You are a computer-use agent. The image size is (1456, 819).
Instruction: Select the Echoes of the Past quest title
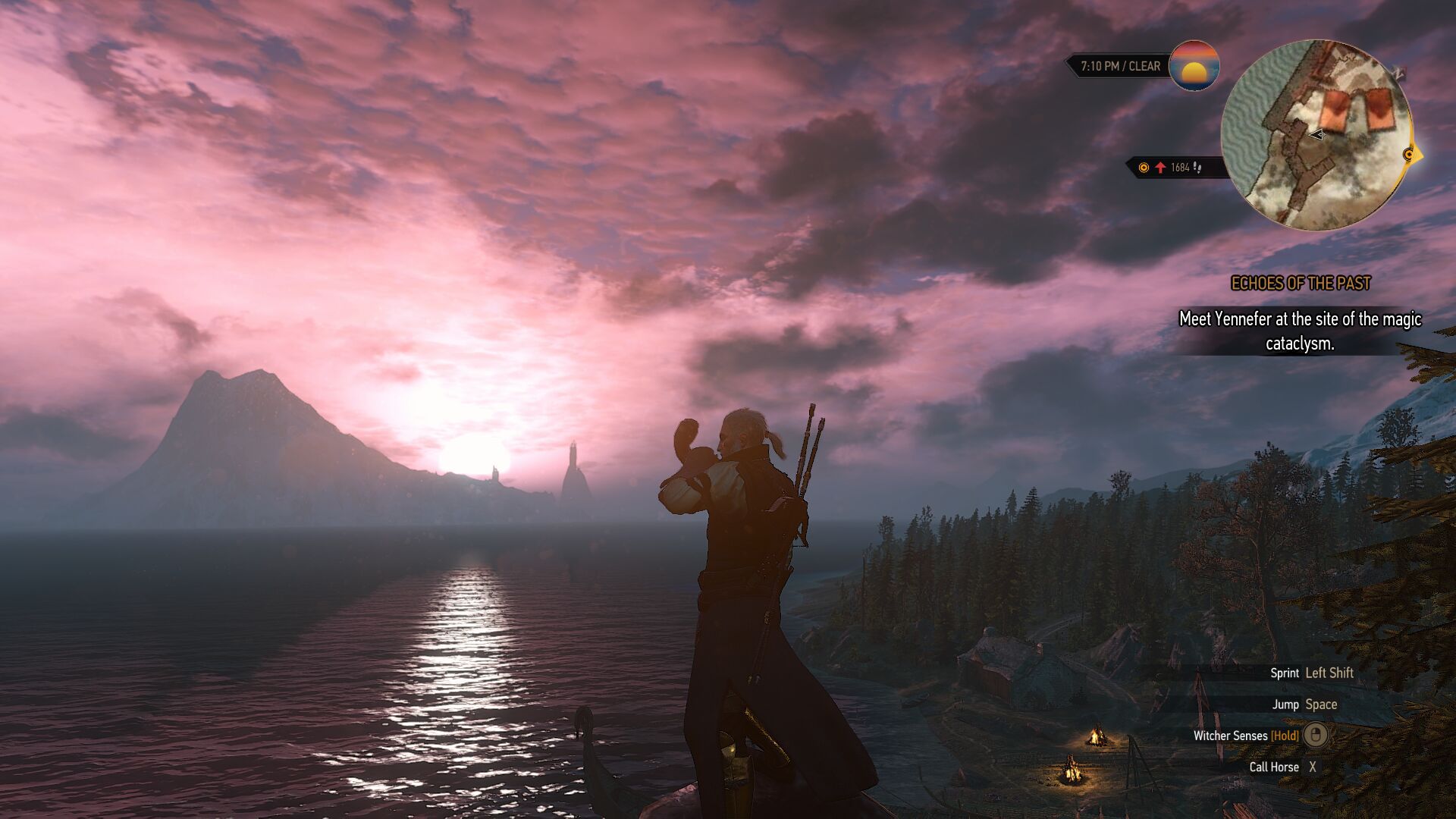pyautogui.click(x=1301, y=284)
